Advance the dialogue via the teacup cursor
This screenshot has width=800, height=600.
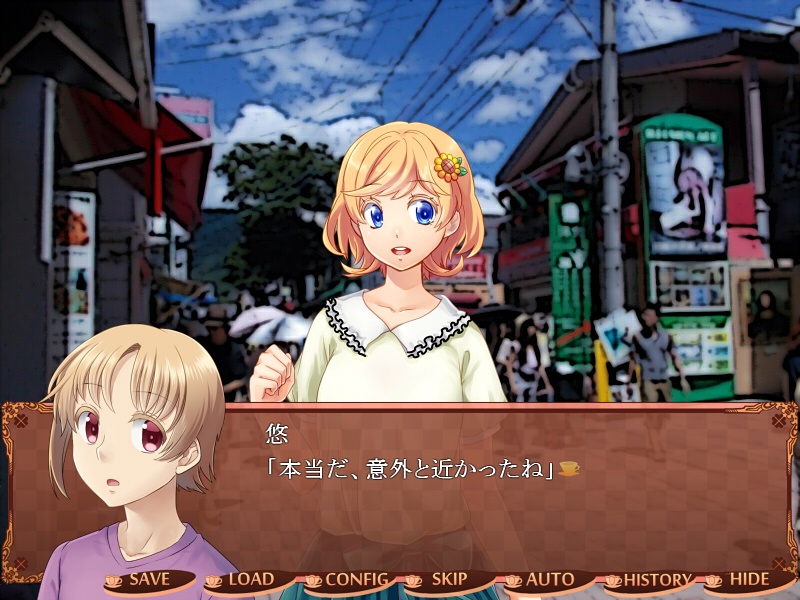(x=569, y=468)
